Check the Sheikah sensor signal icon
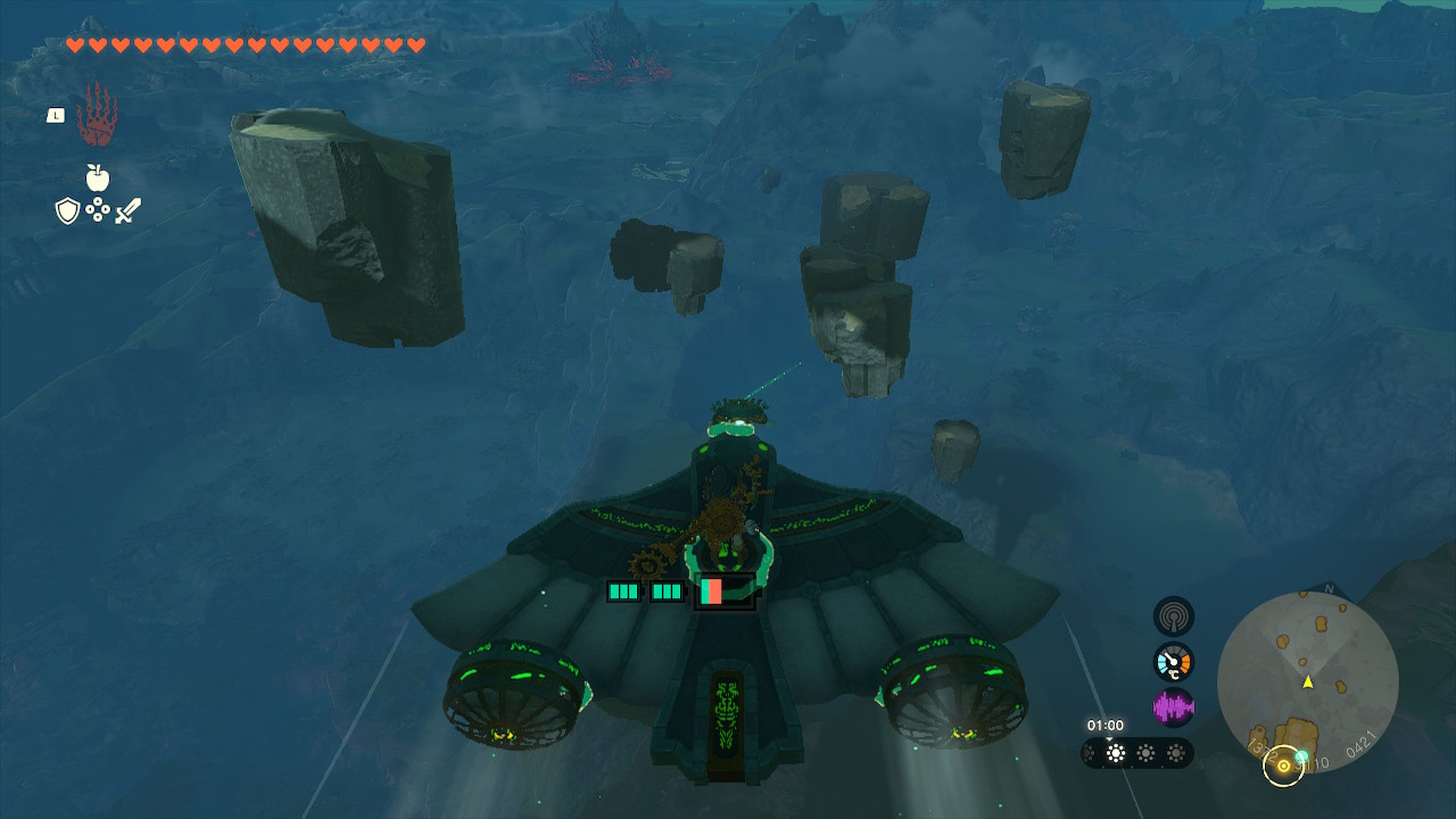The height and width of the screenshot is (819, 1456). [1174, 616]
